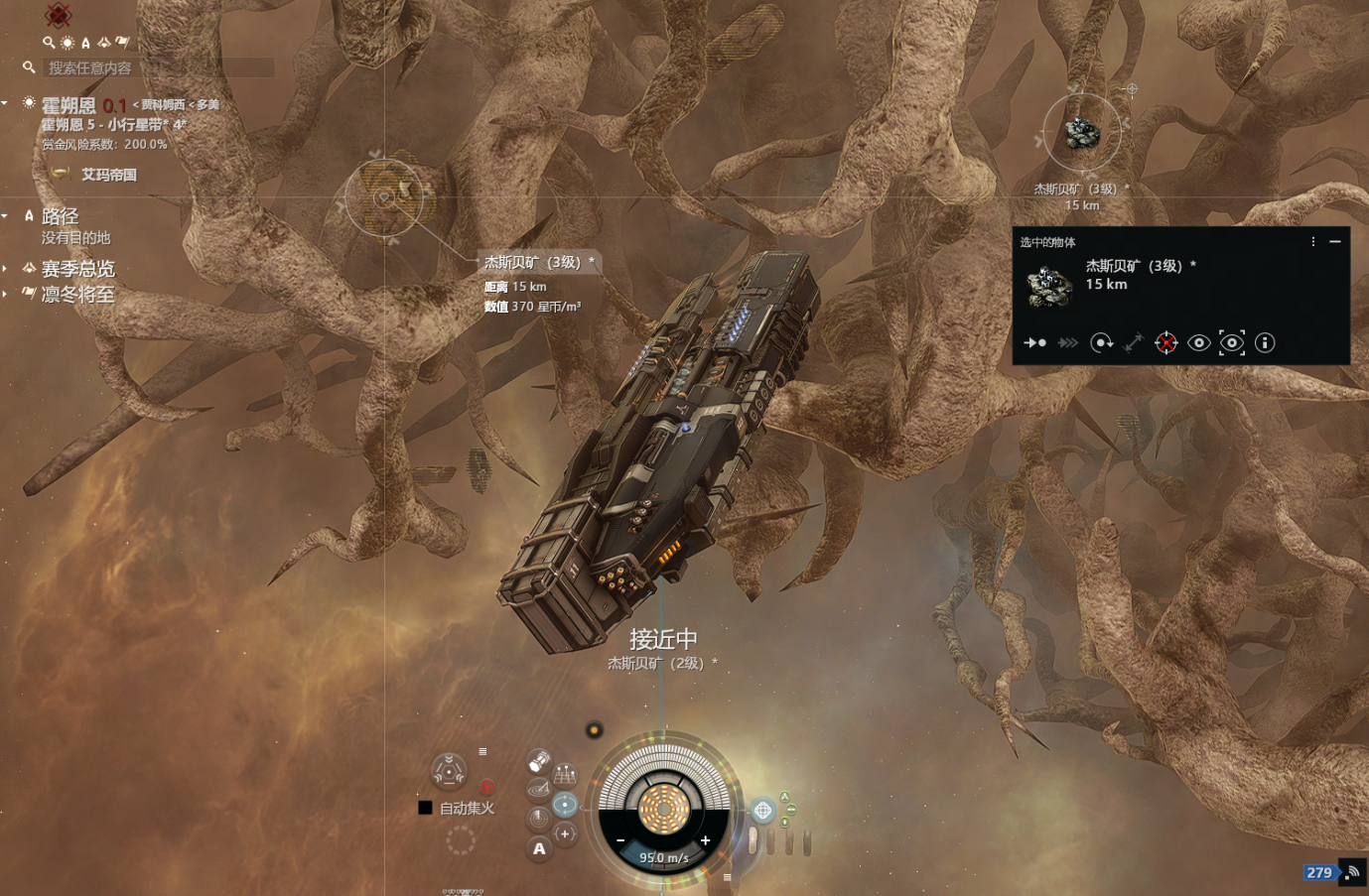Toggle the 自动集火 checkbox
The image size is (1369, 896).
(425, 808)
